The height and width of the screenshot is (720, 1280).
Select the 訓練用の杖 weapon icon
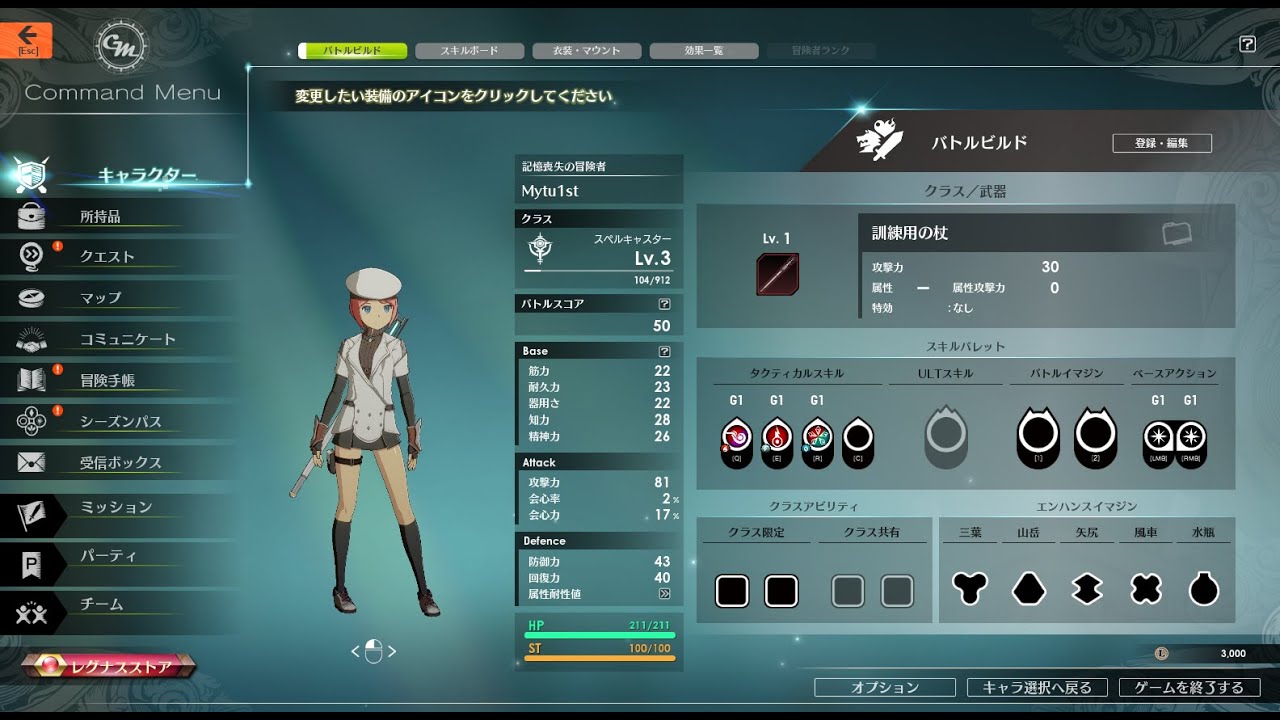pyautogui.click(x=777, y=274)
